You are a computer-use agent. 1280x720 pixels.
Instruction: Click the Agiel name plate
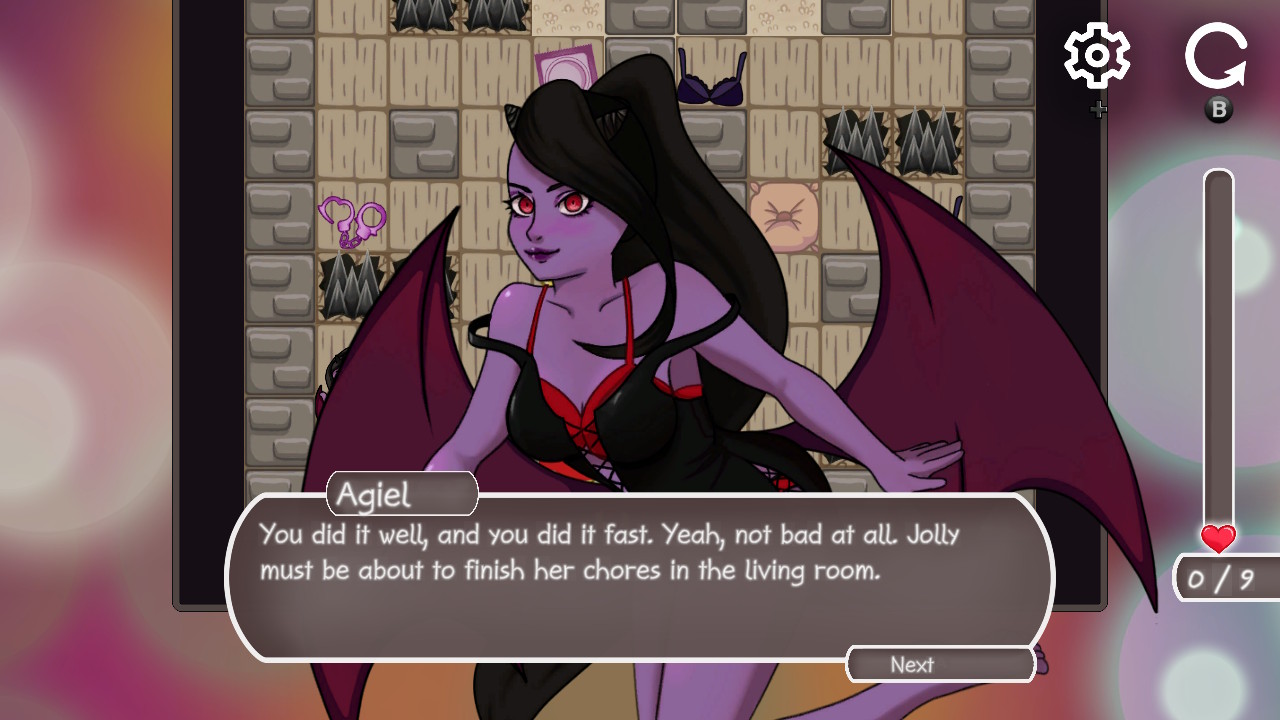(400, 493)
